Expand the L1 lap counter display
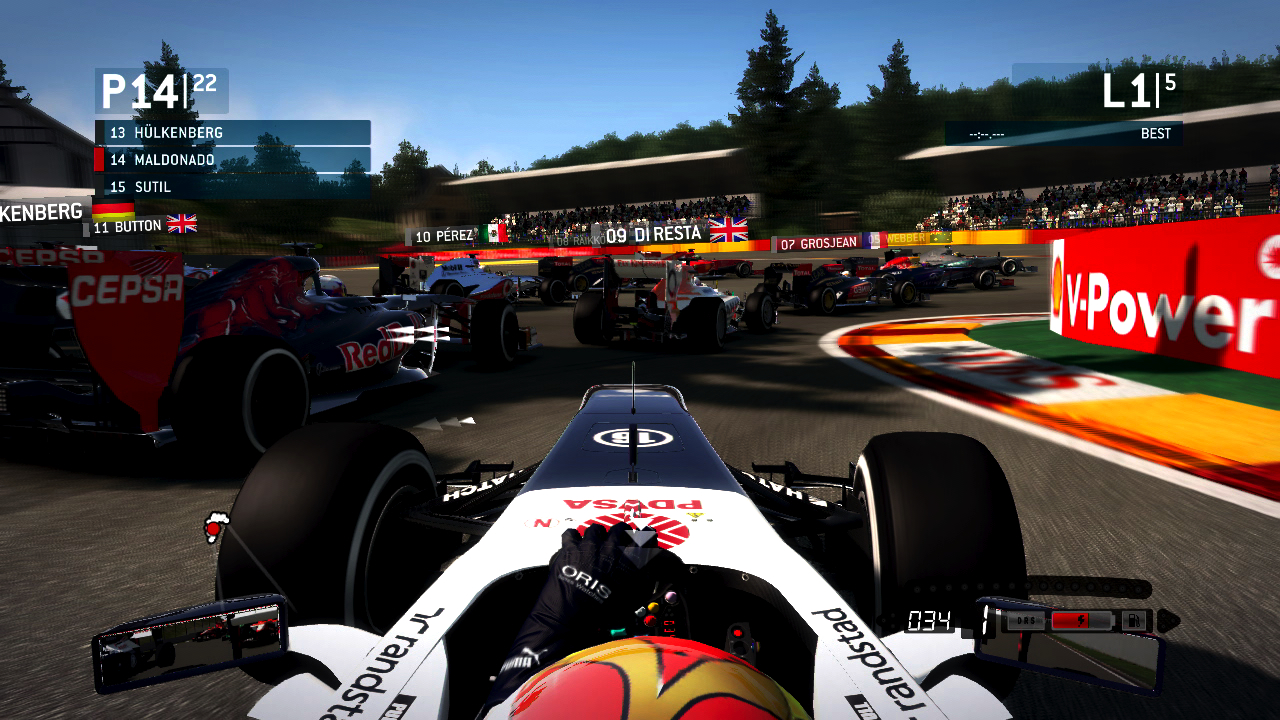This screenshot has width=1280, height=720. (x=1130, y=88)
